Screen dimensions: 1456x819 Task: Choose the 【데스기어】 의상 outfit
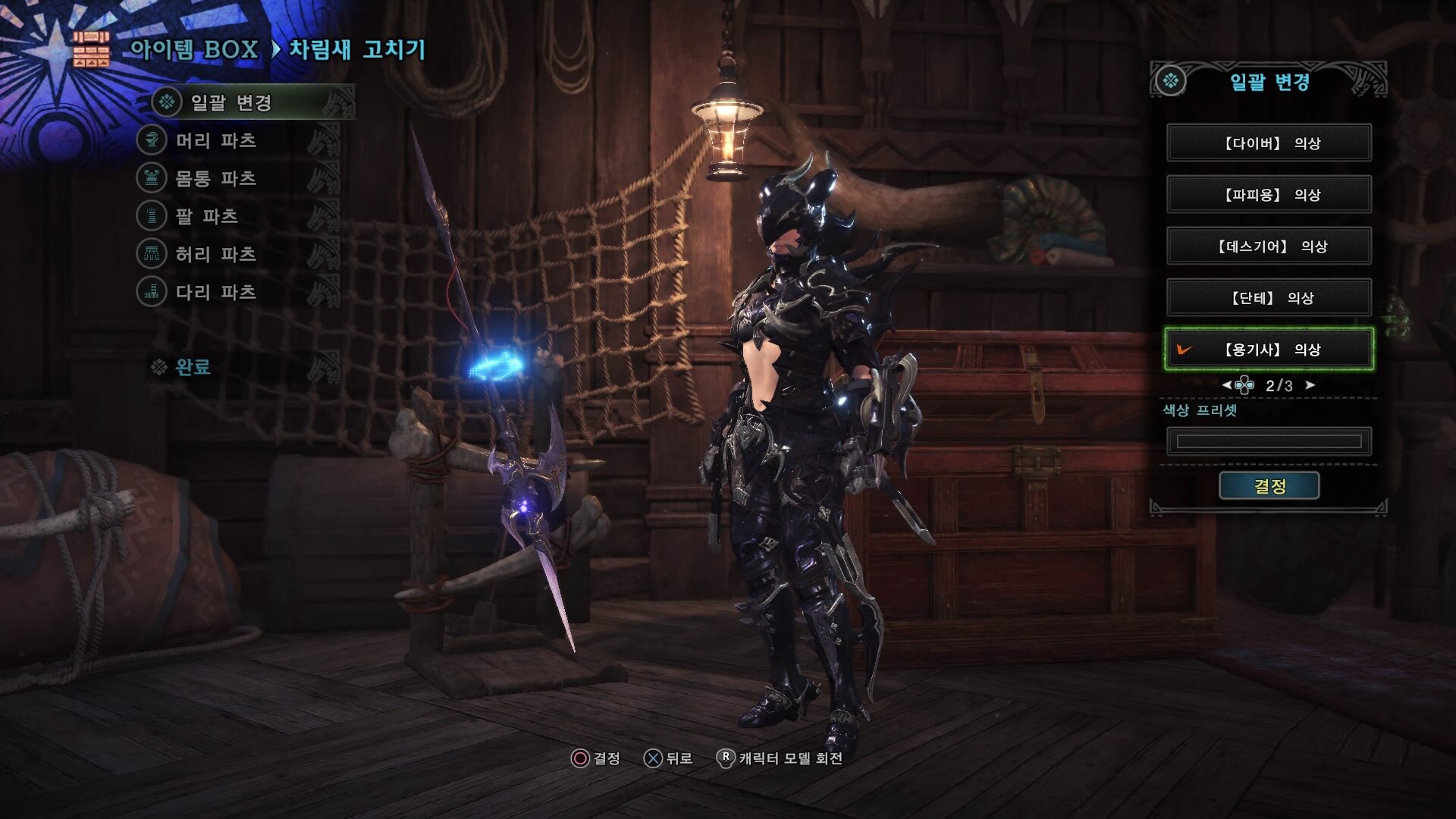point(1269,246)
